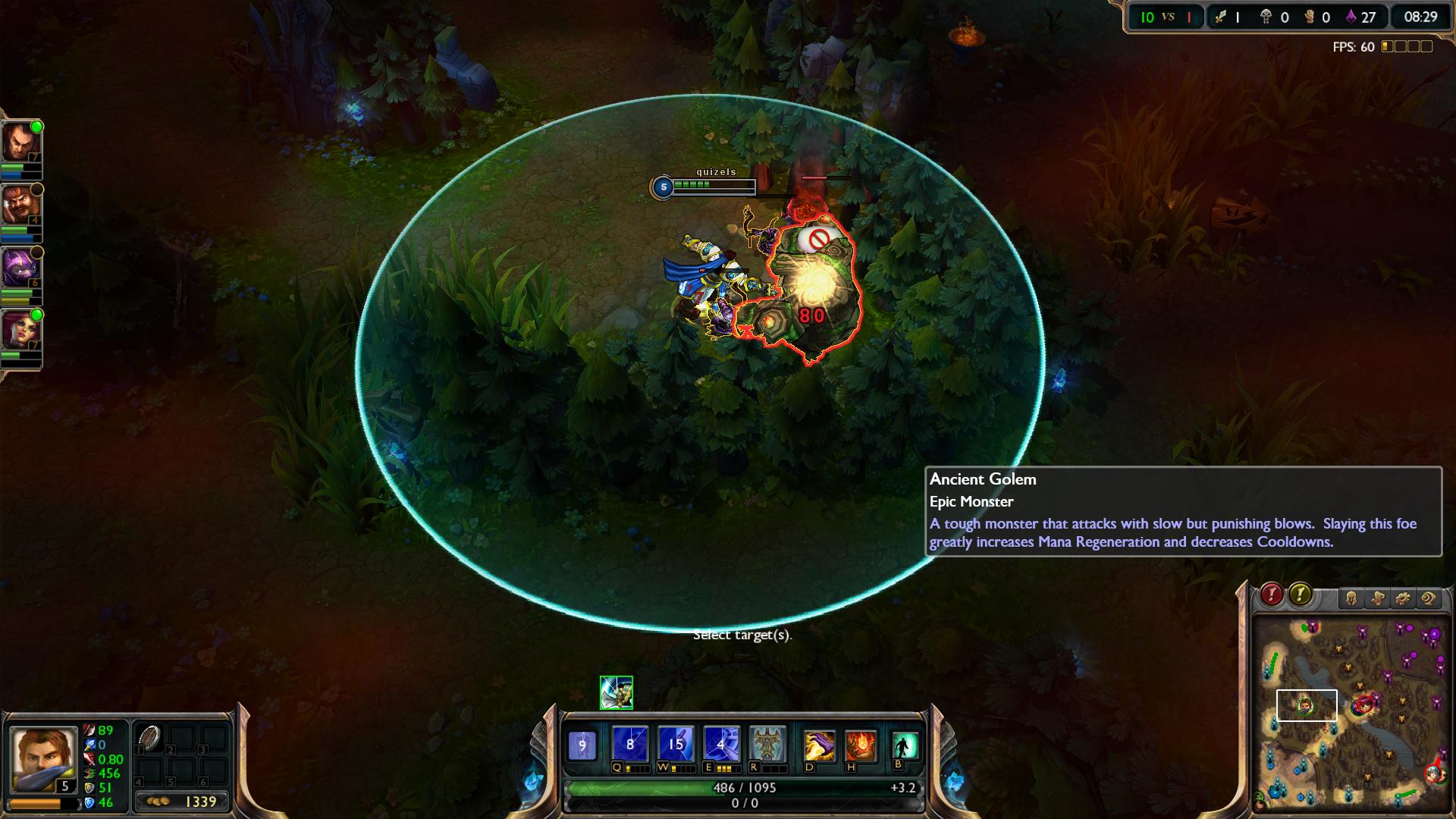Select the Smite summoner spell
Viewport: 1456px width, 819px height.
(x=819, y=745)
